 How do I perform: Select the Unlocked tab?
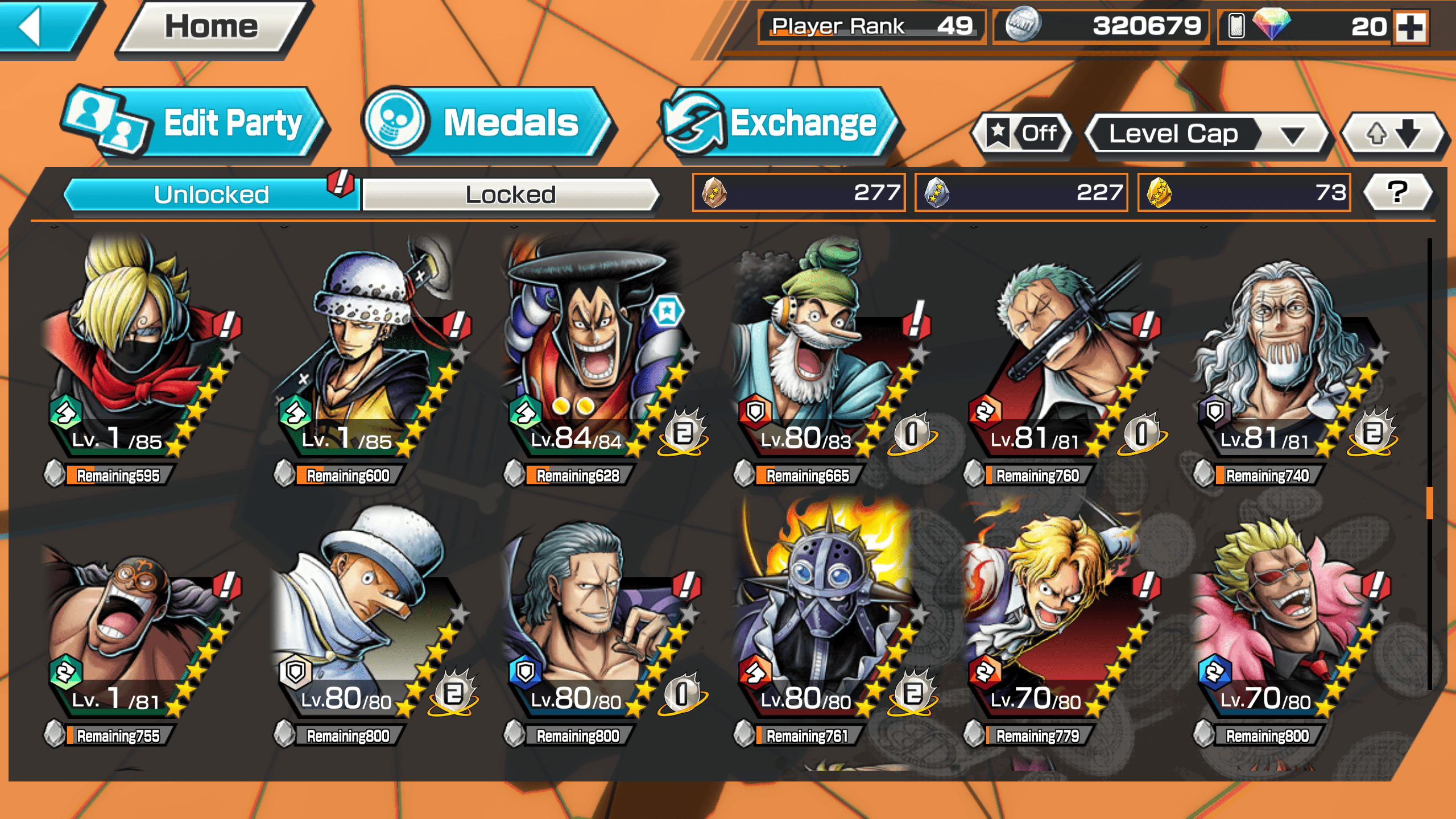pos(212,195)
